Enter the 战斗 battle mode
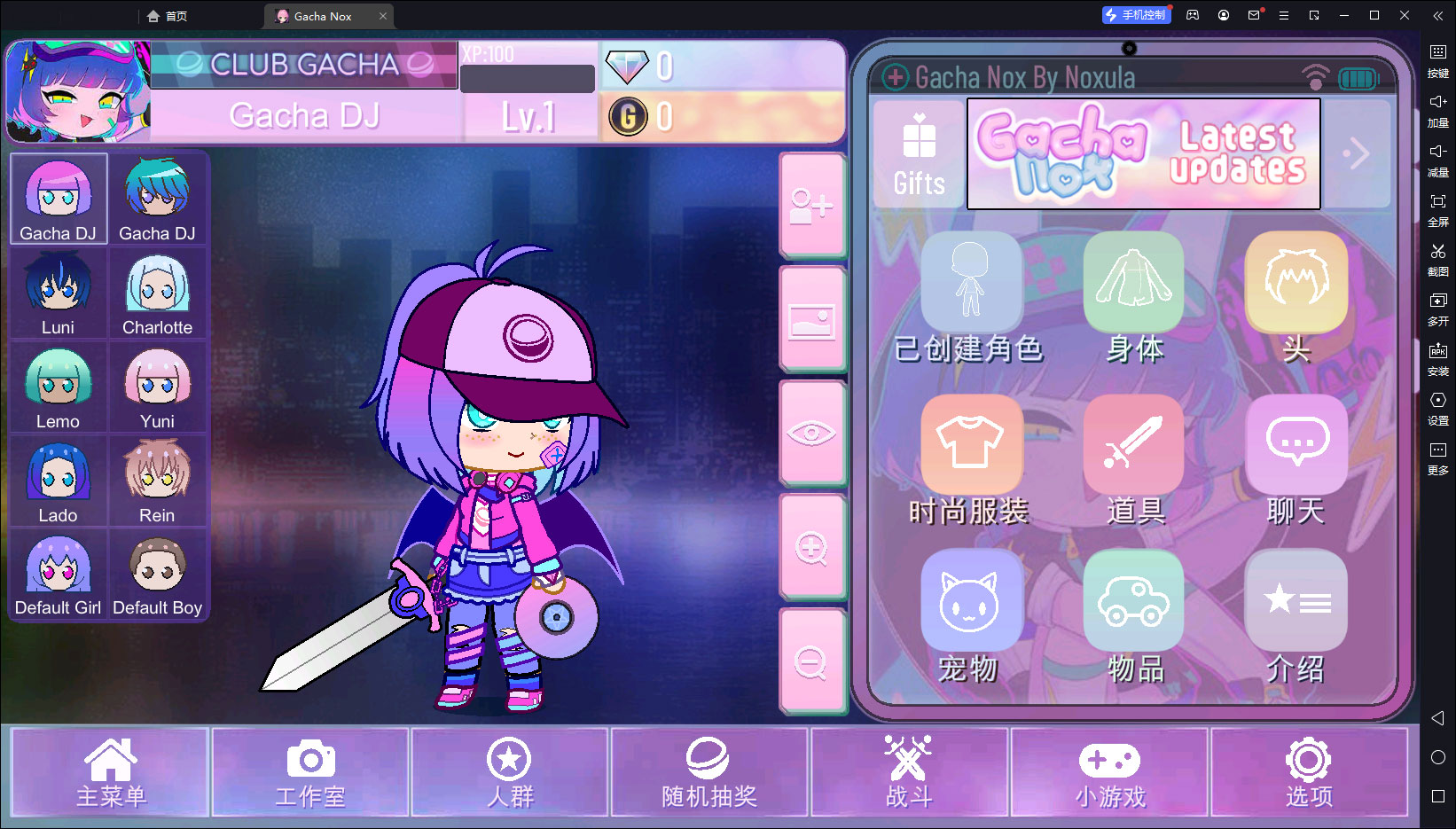 (909, 772)
